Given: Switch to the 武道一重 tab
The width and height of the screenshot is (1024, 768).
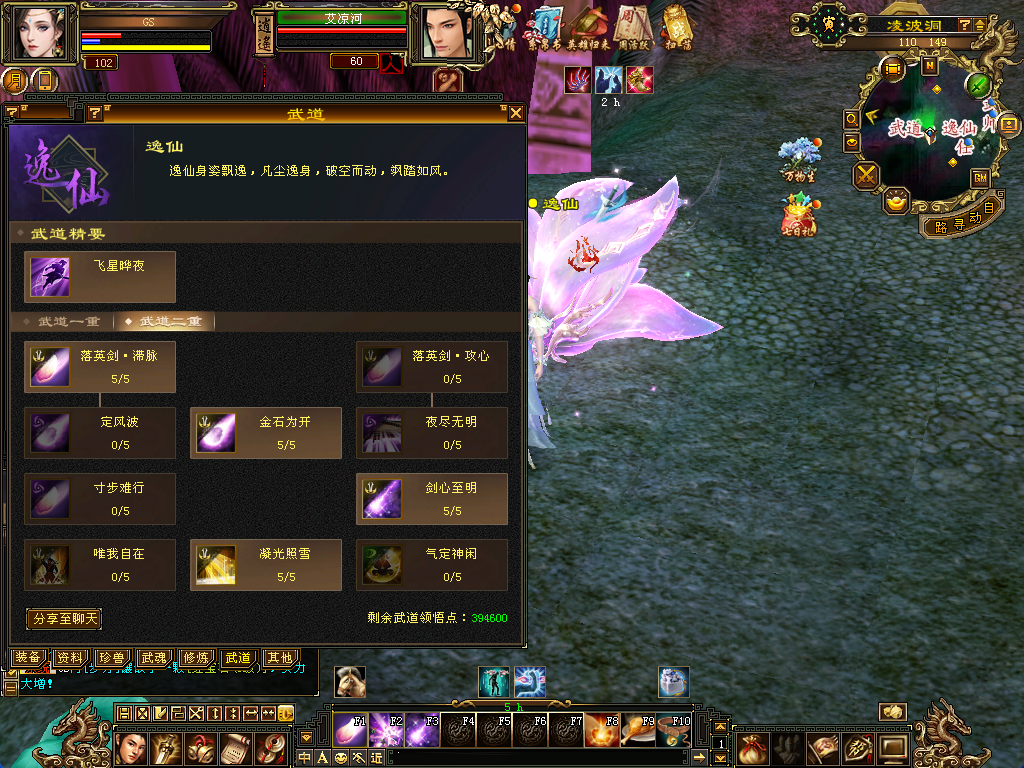Looking at the screenshot, I should click(62, 322).
